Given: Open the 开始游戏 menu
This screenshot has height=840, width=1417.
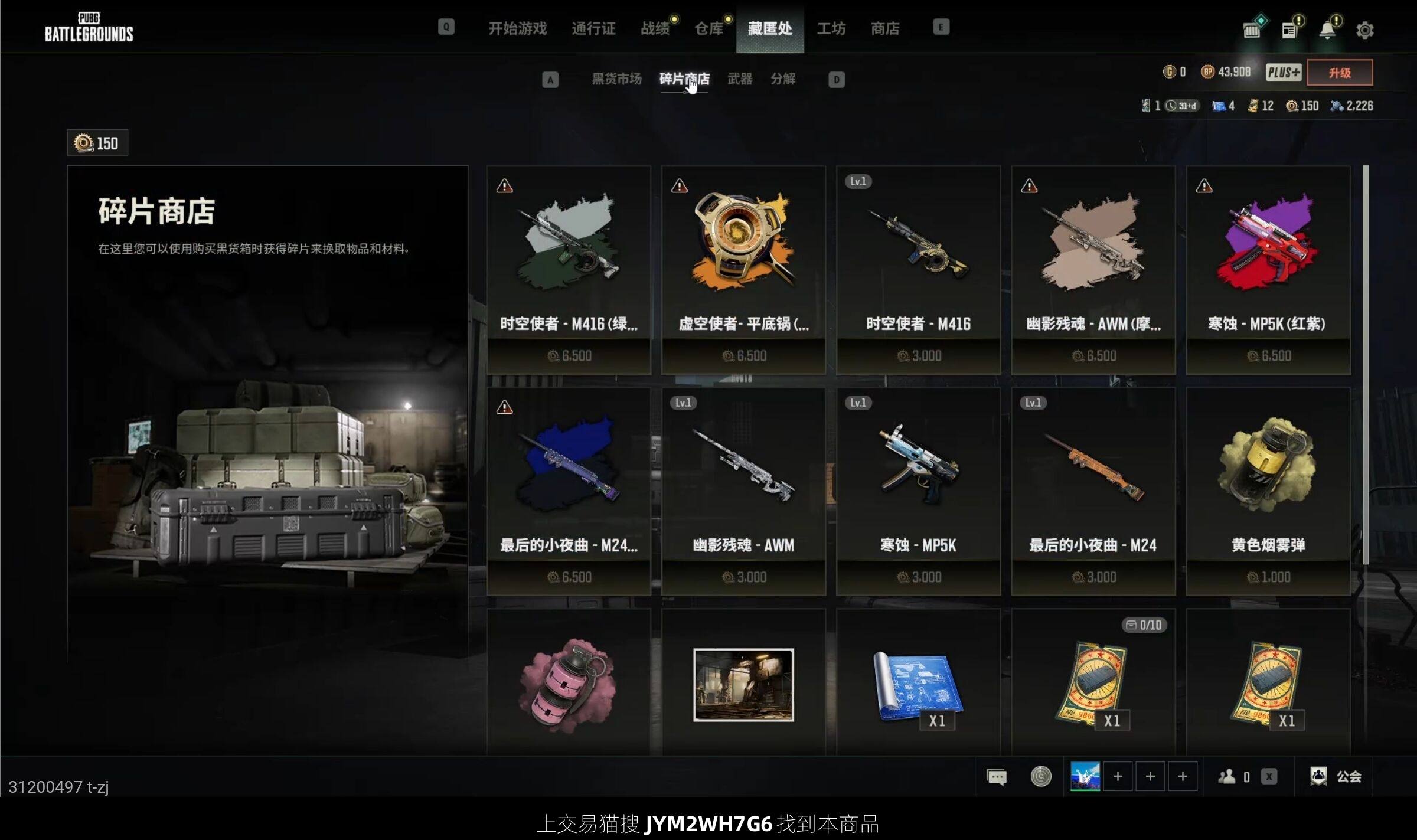Looking at the screenshot, I should tap(517, 28).
